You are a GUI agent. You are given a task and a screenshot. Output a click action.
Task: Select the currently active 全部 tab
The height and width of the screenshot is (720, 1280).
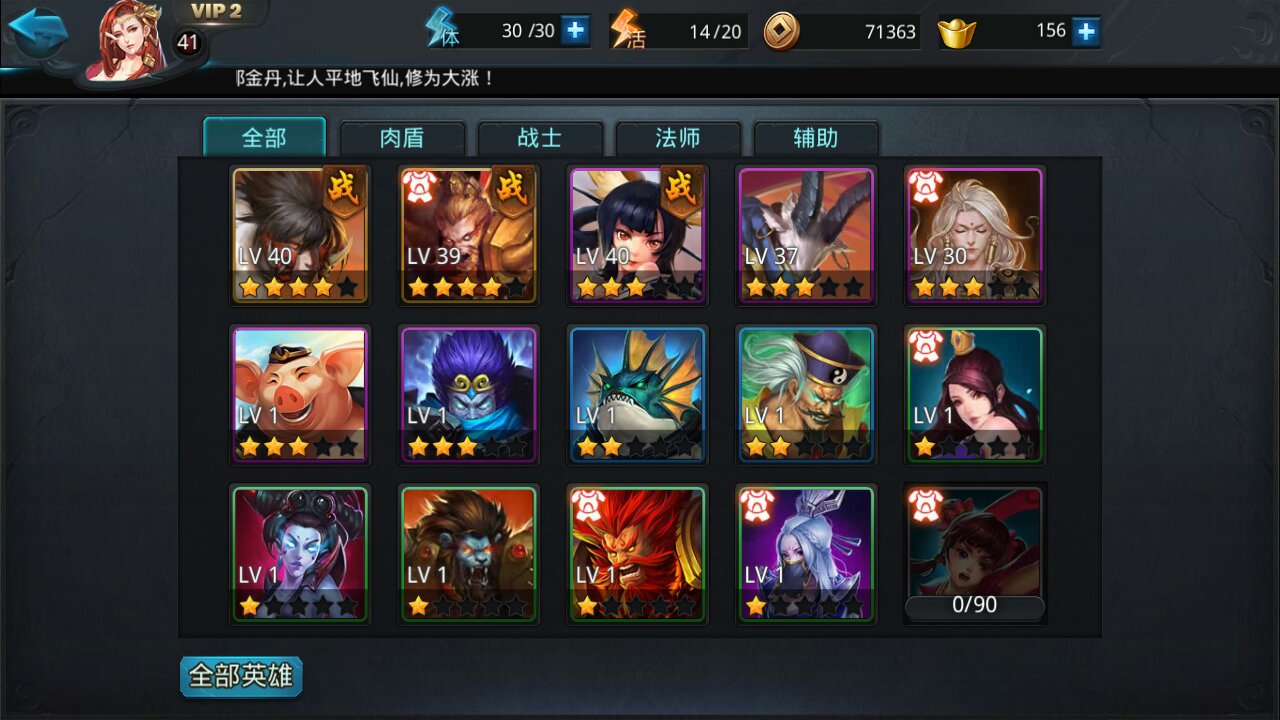[265, 139]
